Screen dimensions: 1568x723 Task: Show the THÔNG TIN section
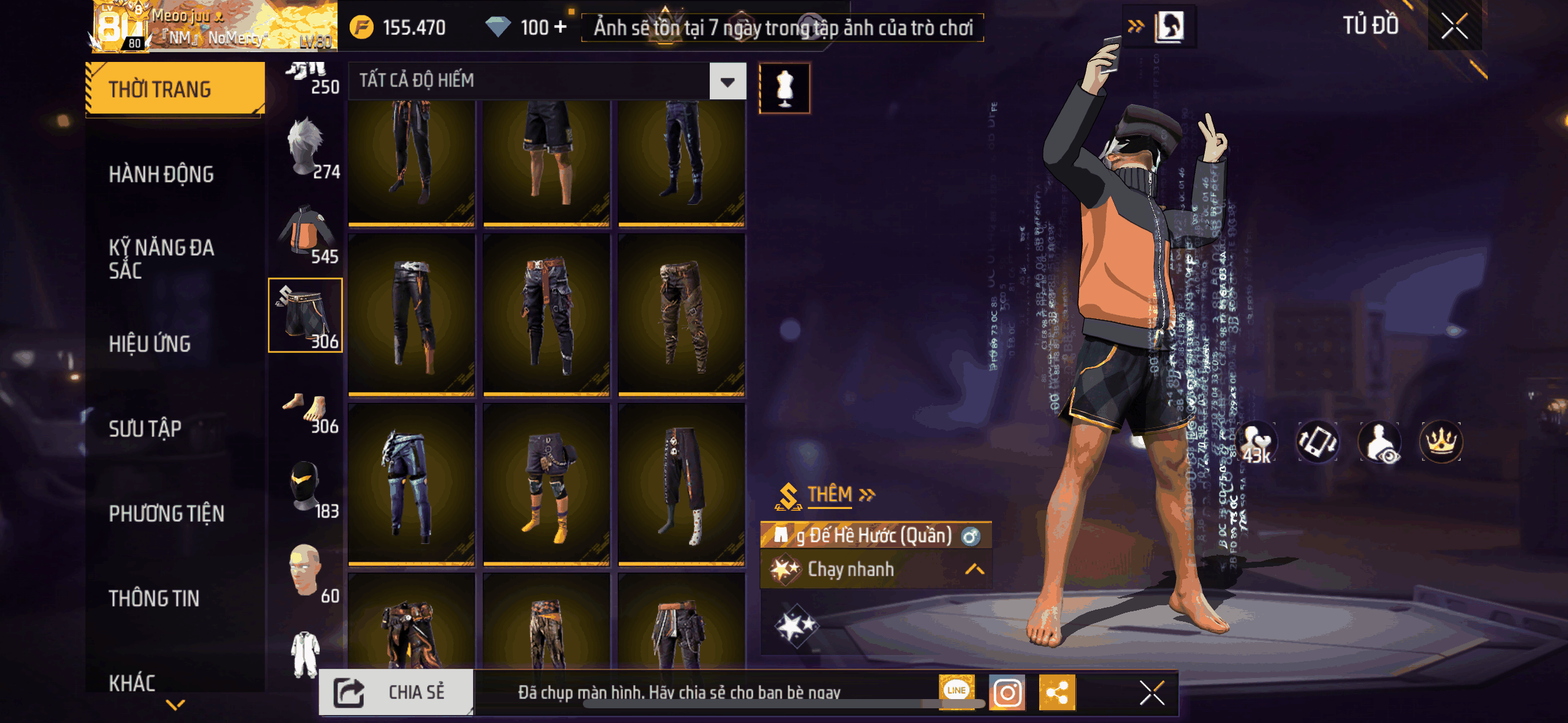point(154,598)
